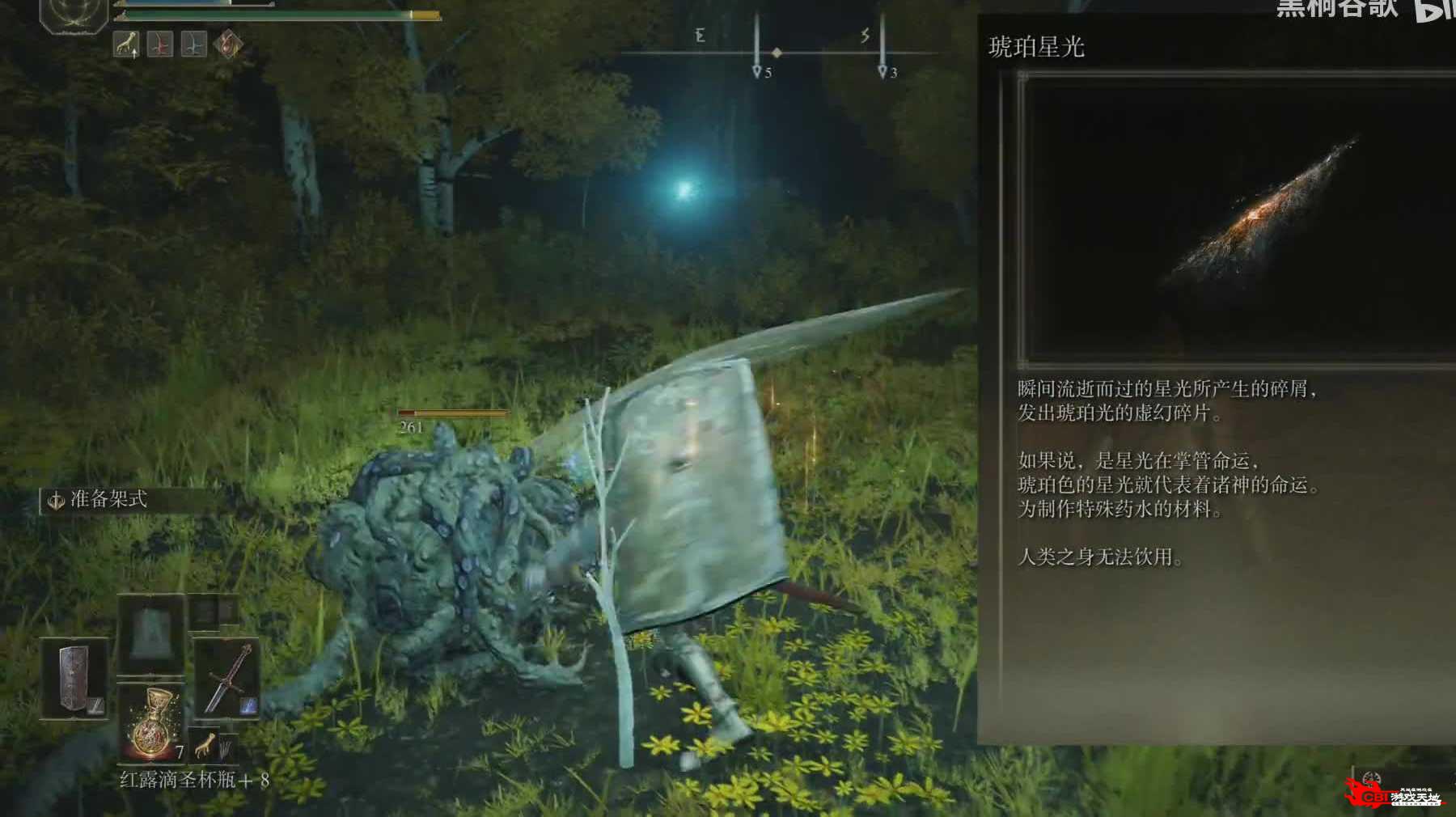Viewport: 1456px width, 817px height.
Task: Click the 琥珀星光 item title
Action: coord(1036,48)
